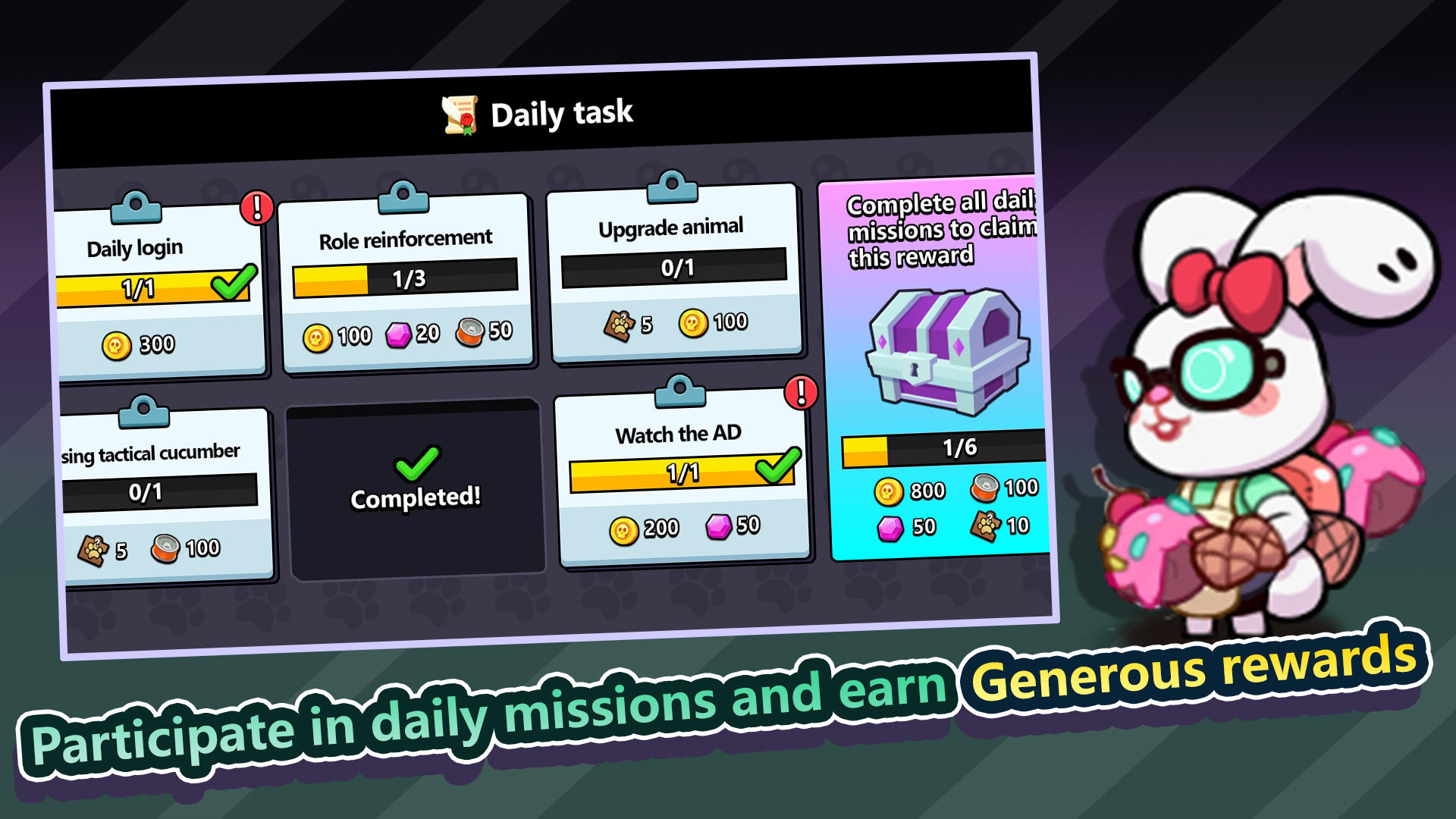The height and width of the screenshot is (819, 1456).
Task: Toggle the green checkmark on Daily login
Action: pos(231,281)
